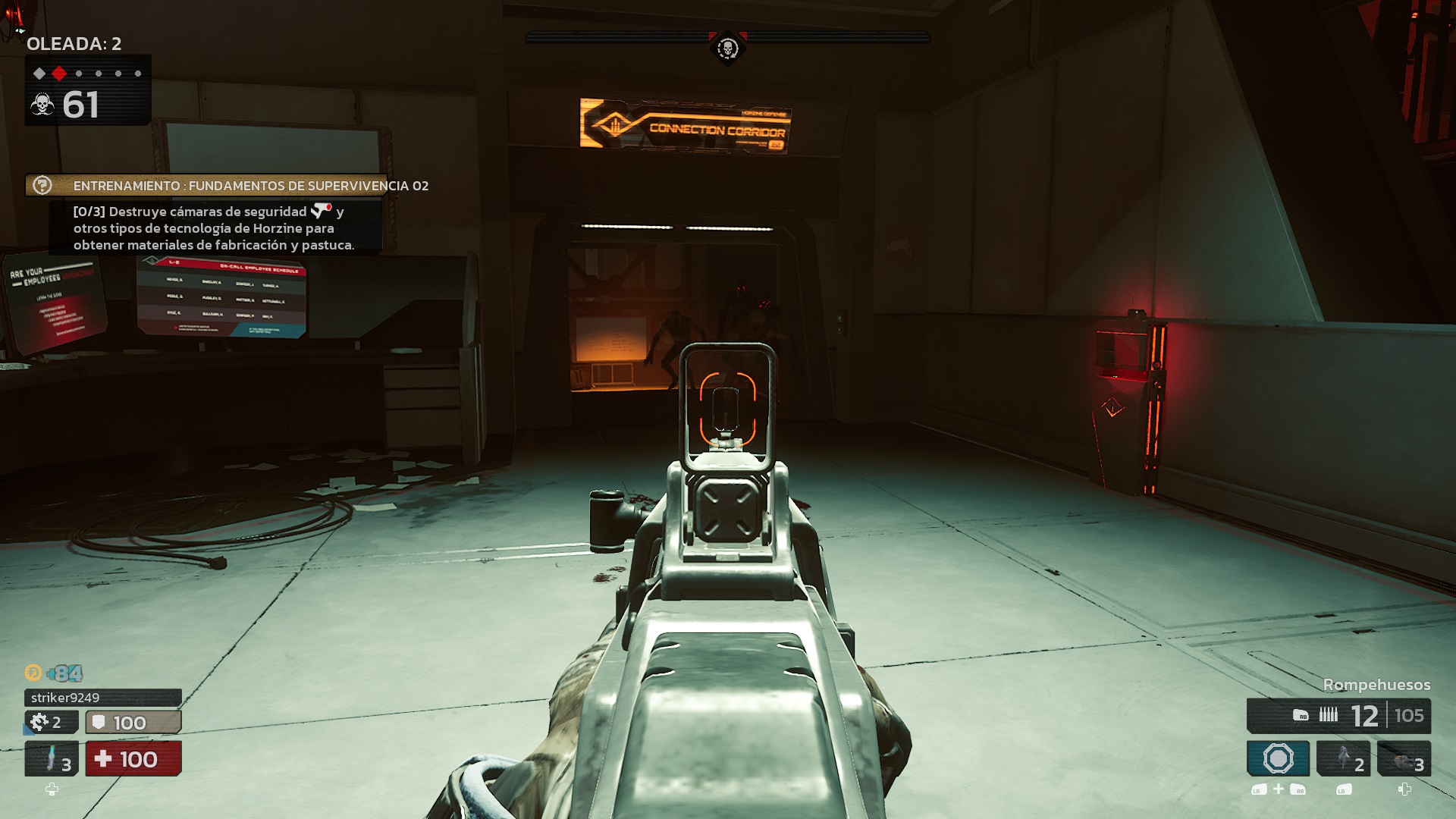Activate the octagon gadget ability
The image size is (1456, 819).
(x=1278, y=758)
